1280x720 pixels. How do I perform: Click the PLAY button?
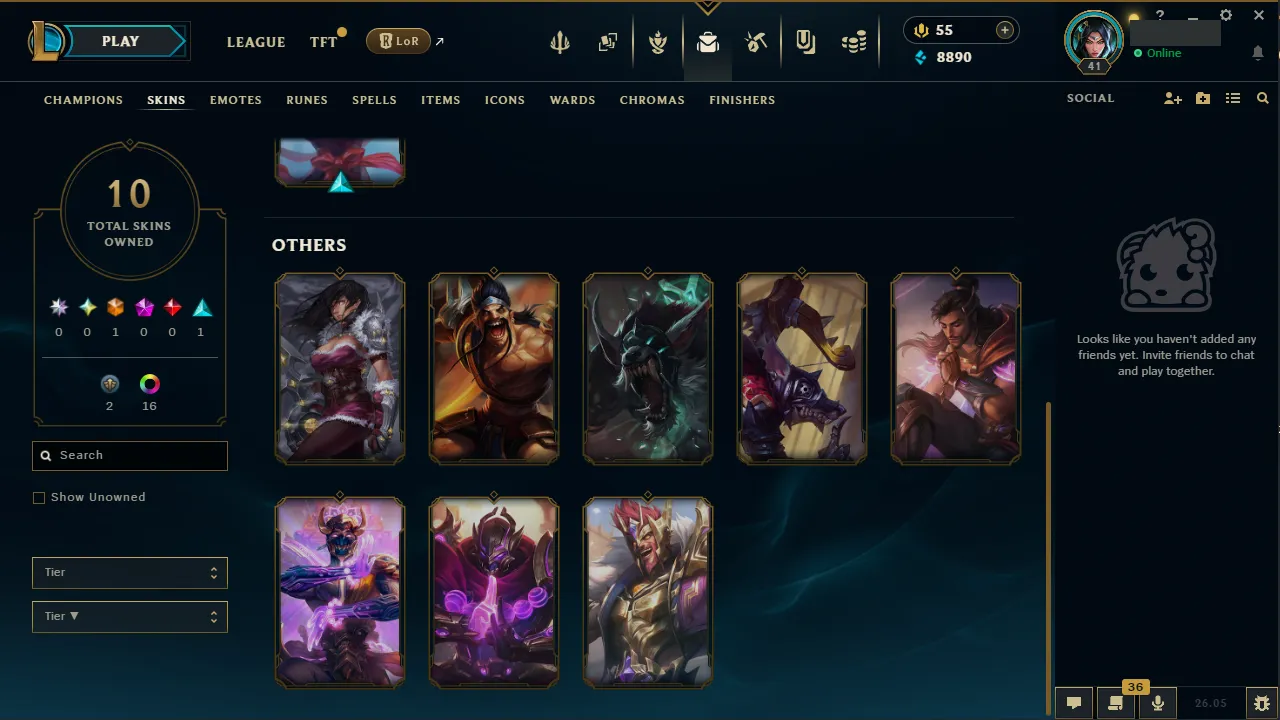pos(120,41)
